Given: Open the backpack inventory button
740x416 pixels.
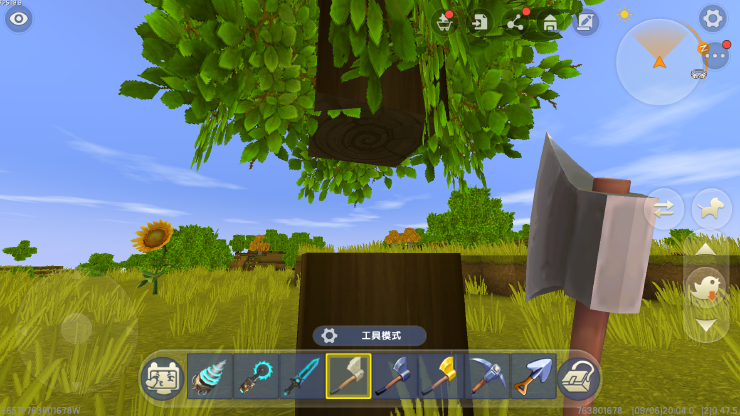Looking at the screenshot, I should pos(579,379).
